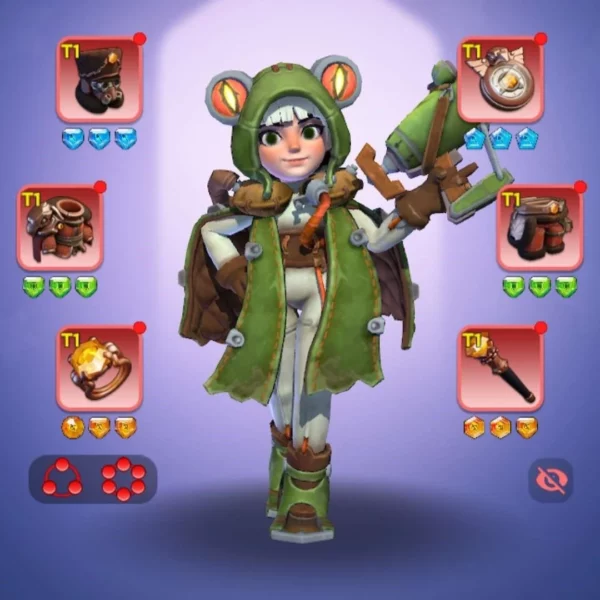This screenshot has width=600, height=600.
Task: Click the six-node ring icon
Action: click(123, 479)
